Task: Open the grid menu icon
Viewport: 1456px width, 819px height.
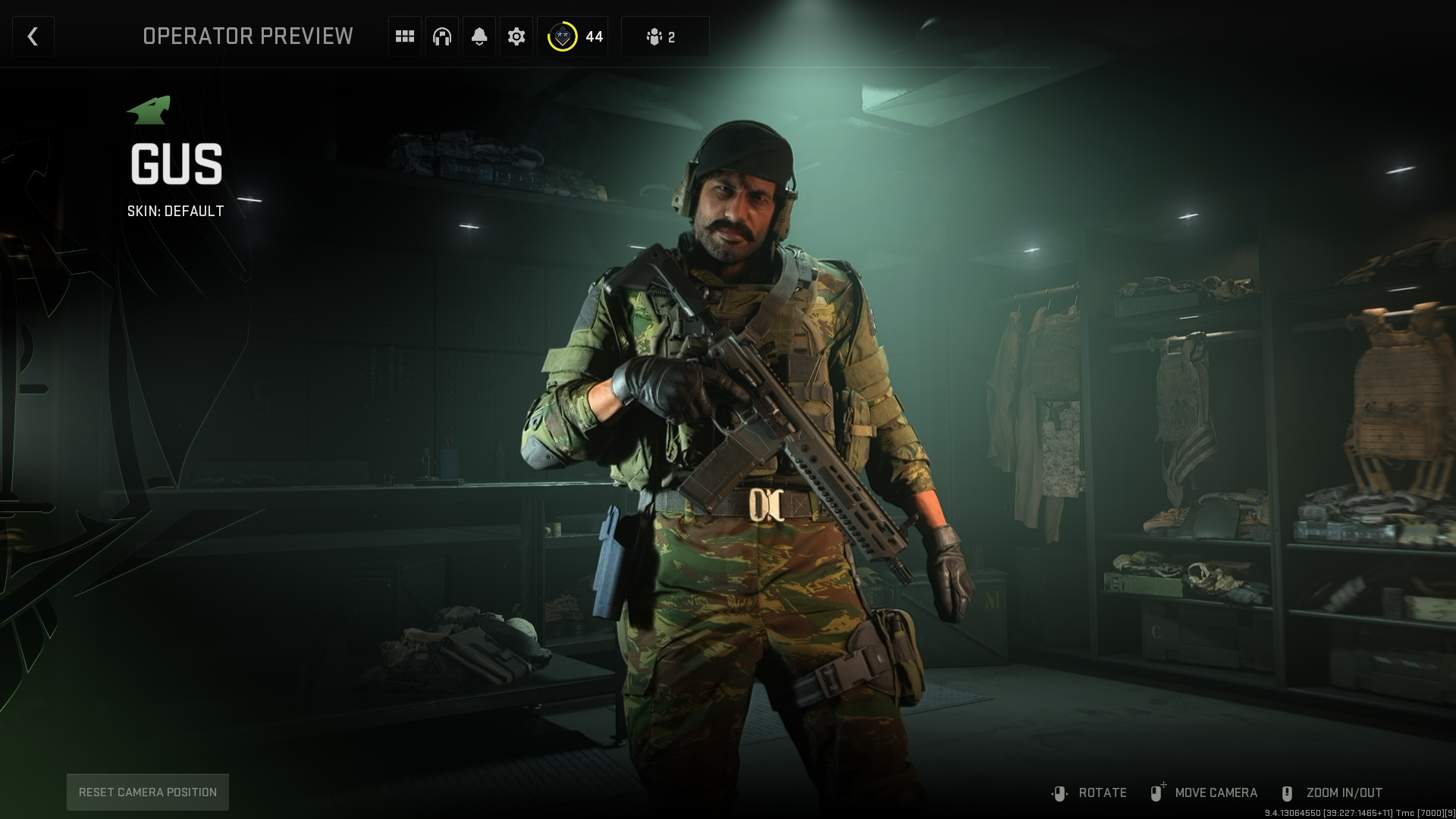Action: [405, 36]
